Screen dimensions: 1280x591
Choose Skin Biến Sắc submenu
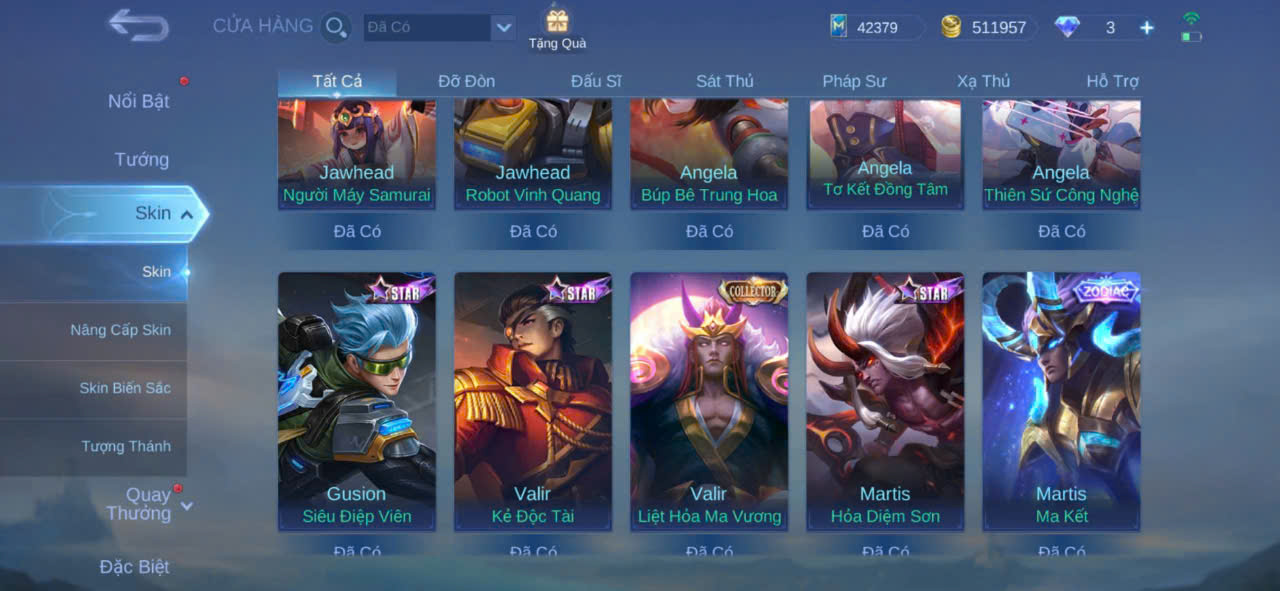click(125, 388)
